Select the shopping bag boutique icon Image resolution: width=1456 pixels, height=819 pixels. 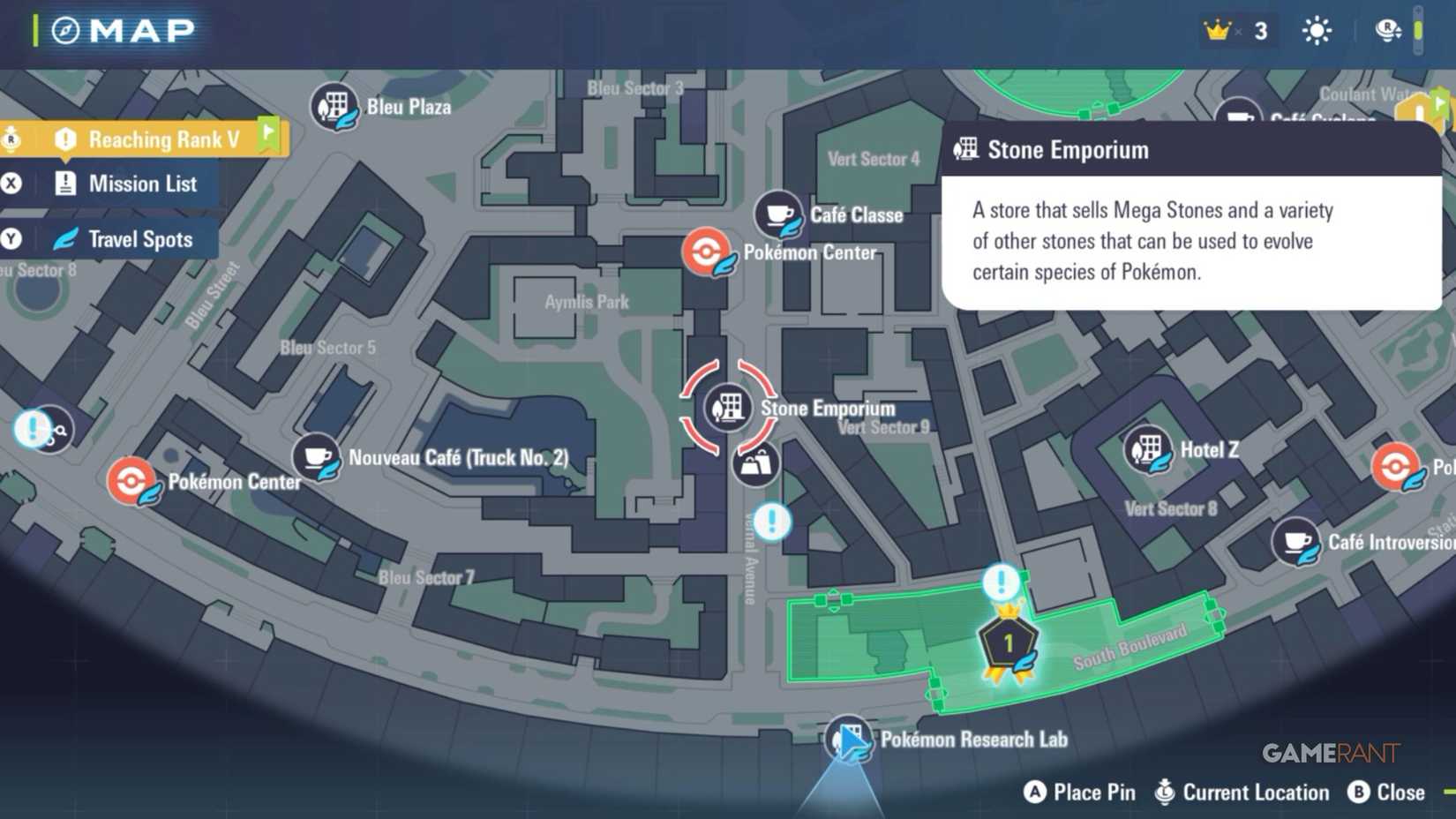pos(754,465)
